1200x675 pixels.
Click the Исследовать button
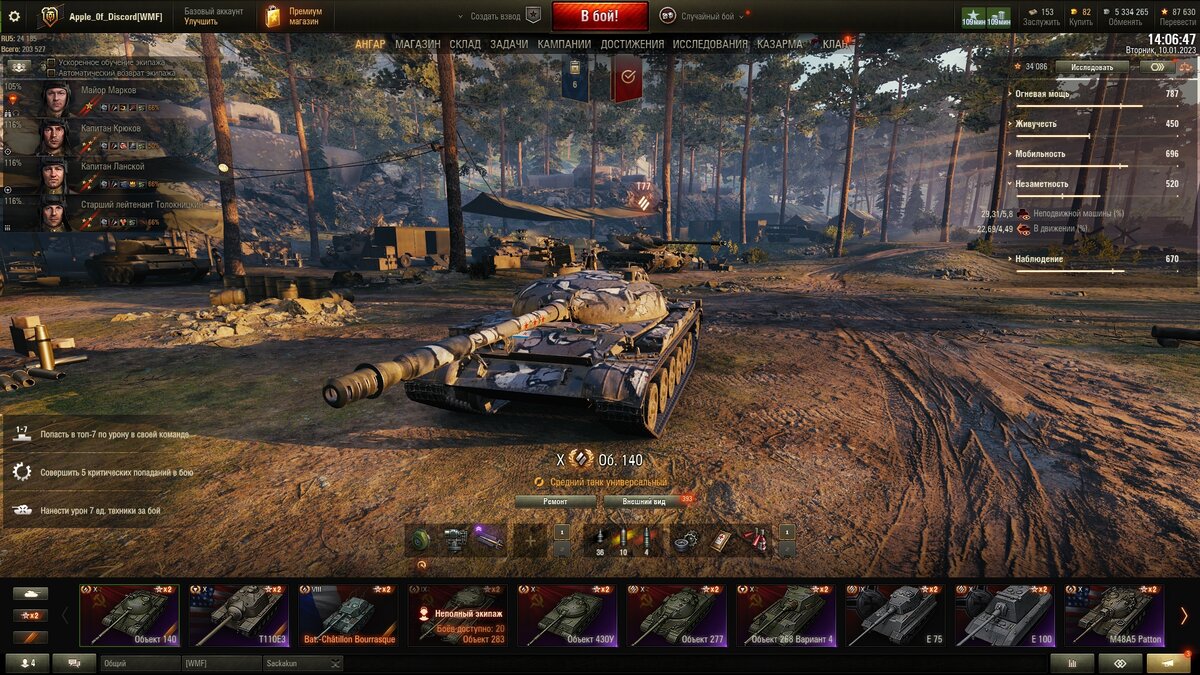1091,67
